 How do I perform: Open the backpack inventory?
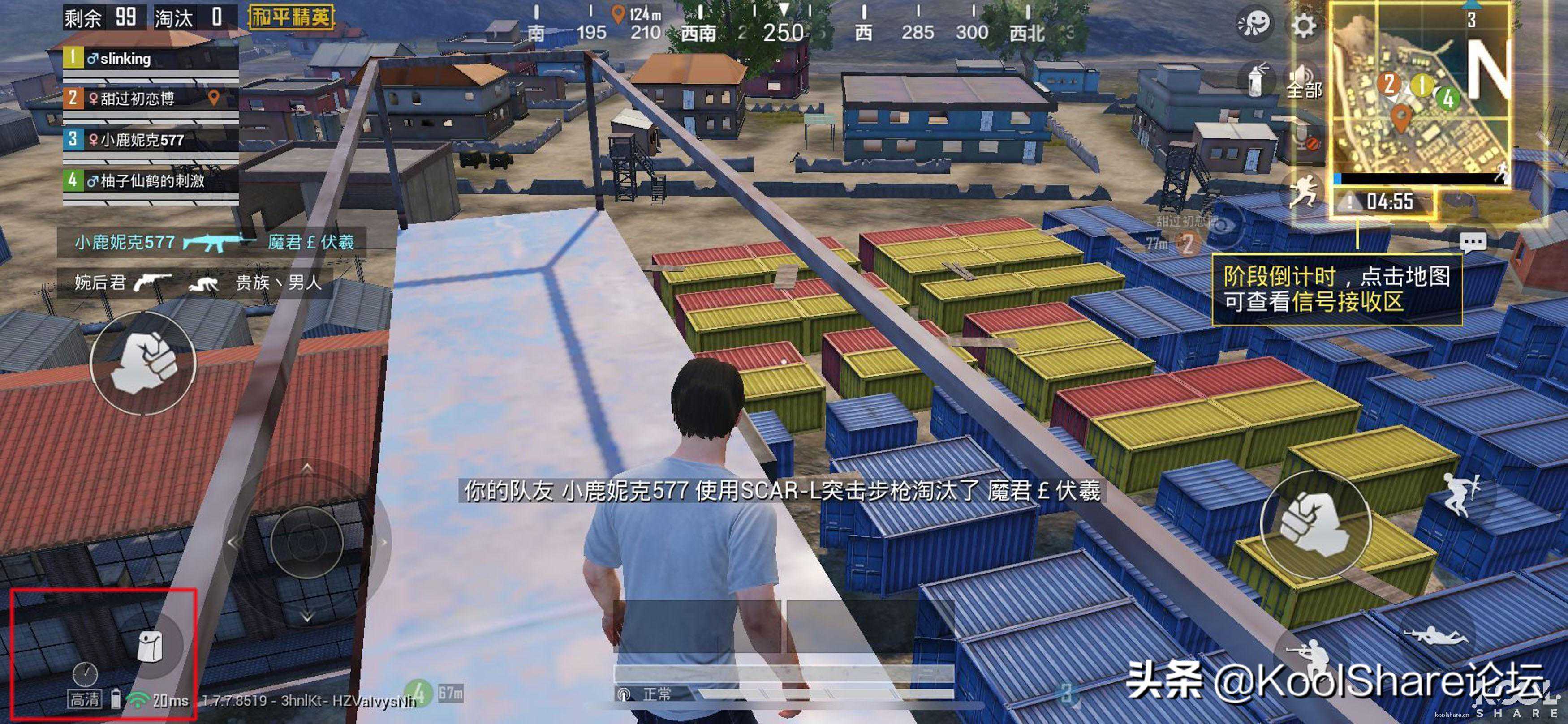[150, 645]
